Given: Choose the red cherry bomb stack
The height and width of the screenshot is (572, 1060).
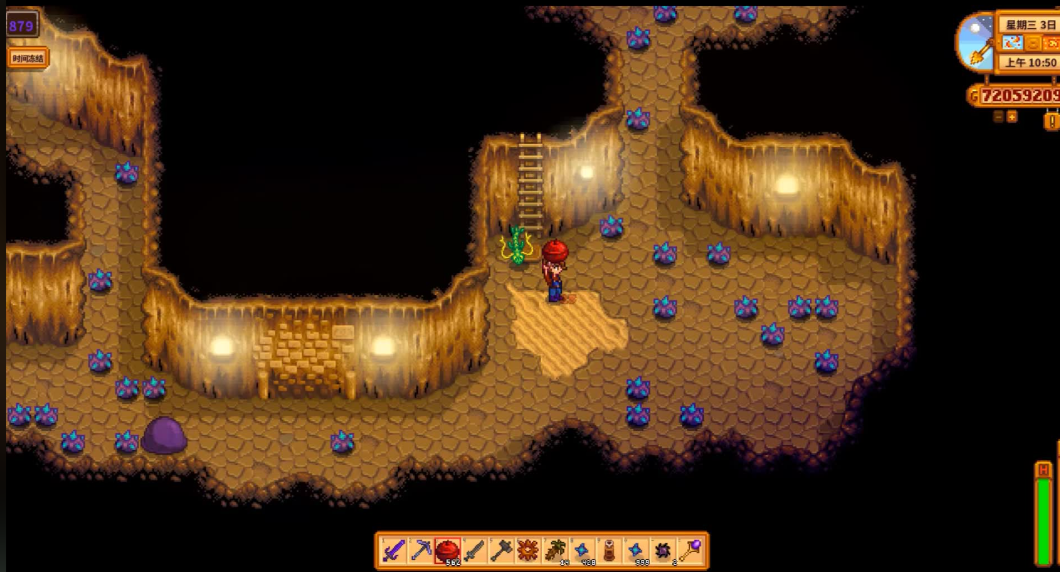Looking at the screenshot, I should 448,551.
